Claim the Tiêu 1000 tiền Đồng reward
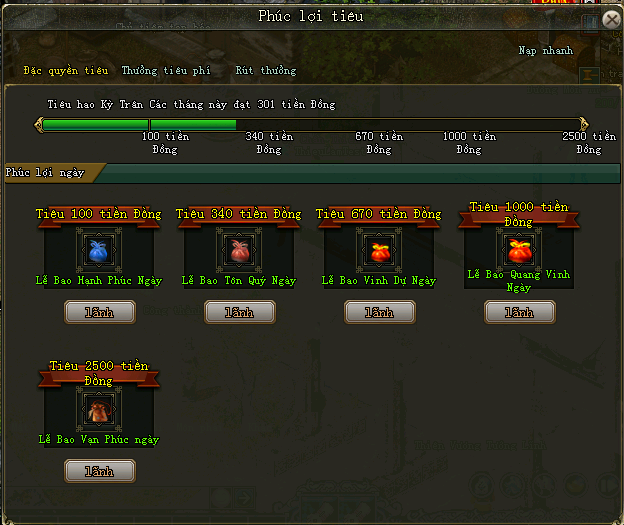 519,313
